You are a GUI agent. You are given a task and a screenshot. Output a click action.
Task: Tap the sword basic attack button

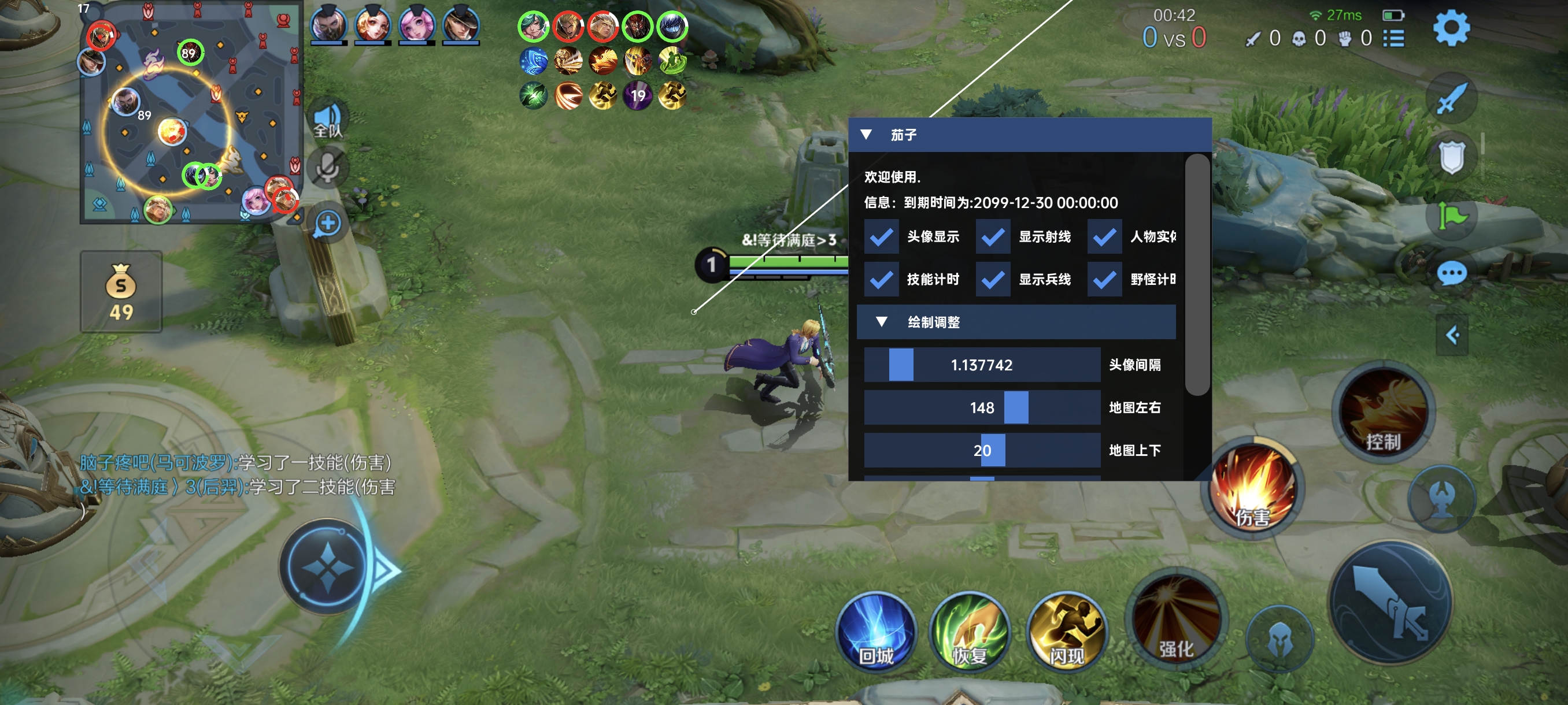tap(1391, 602)
